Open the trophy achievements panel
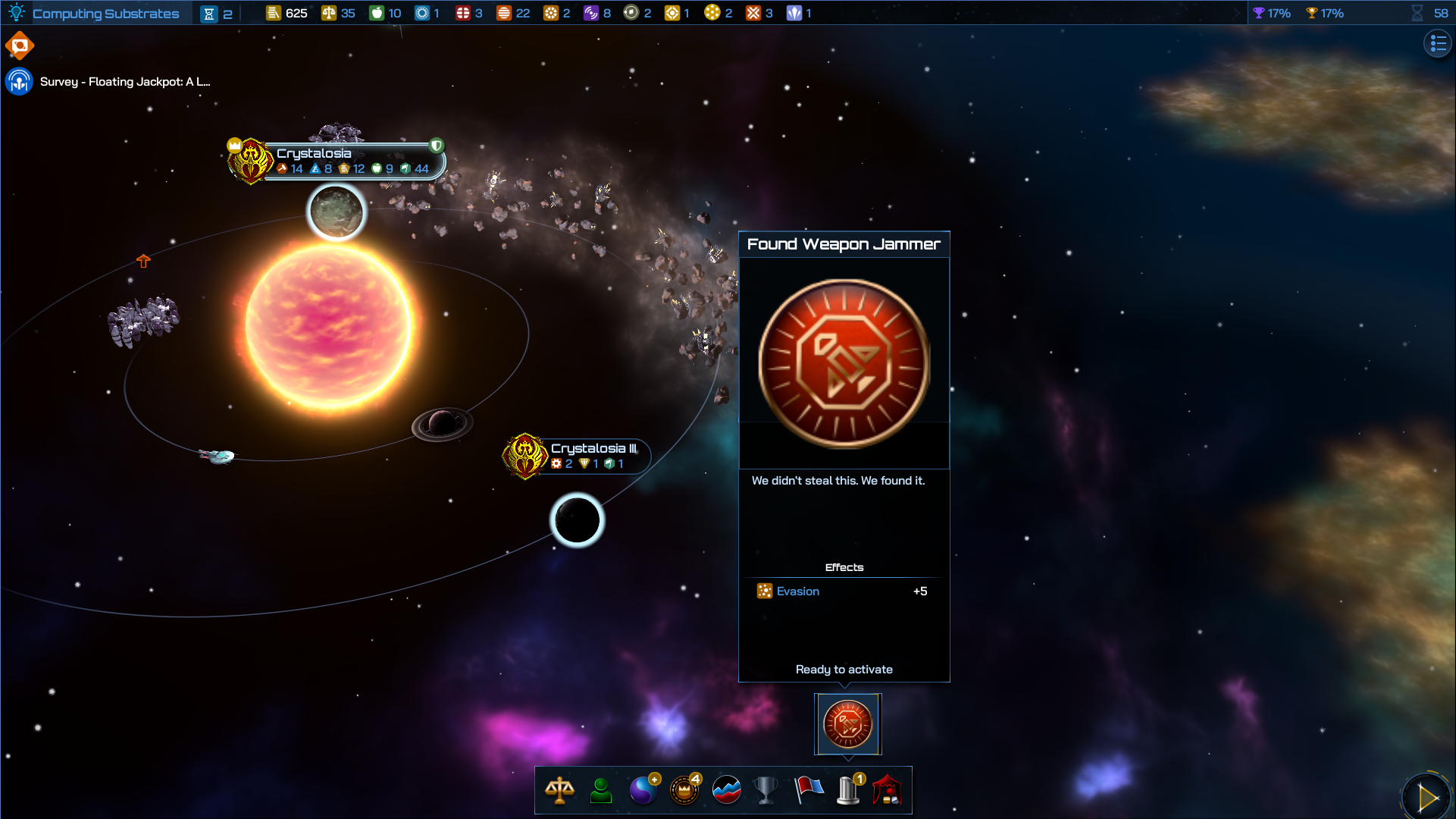This screenshot has width=1456, height=819. [x=765, y=790]
